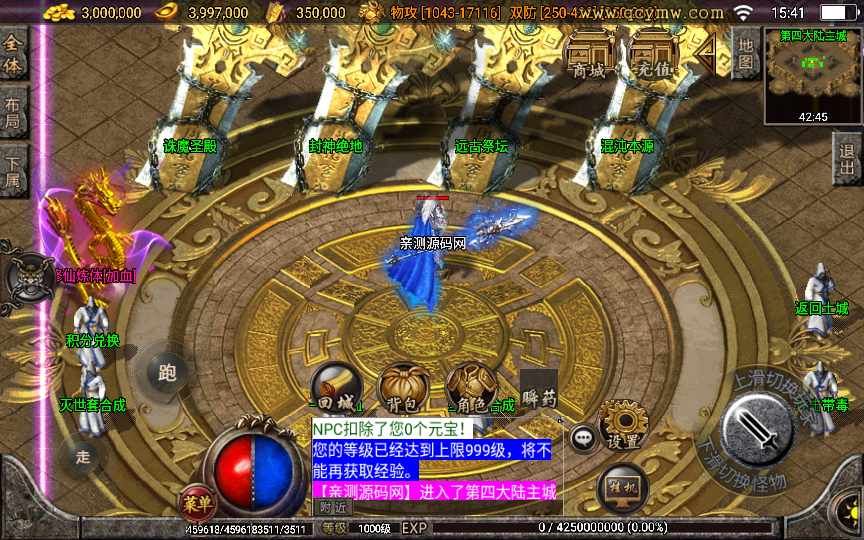Select the 布局 tab
Screen dimensions: 864x540
[x=13, y=113]
